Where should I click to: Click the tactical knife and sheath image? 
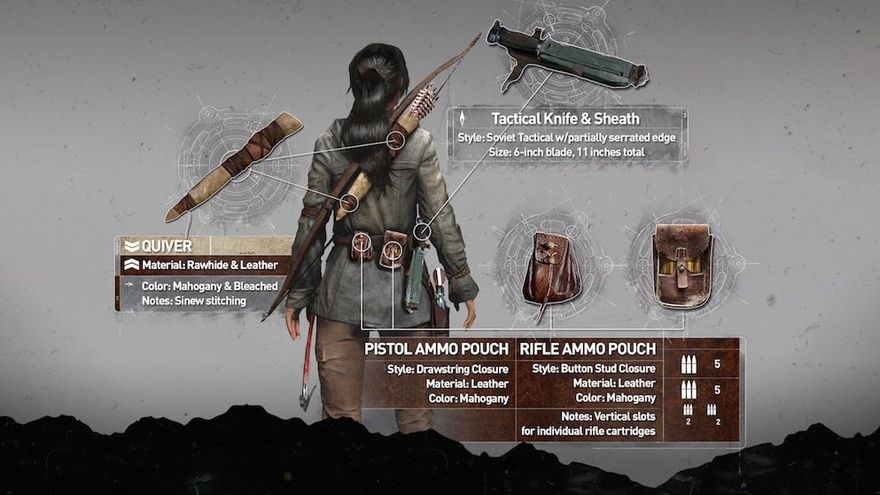pyautogui.click(x=567, y=58)
